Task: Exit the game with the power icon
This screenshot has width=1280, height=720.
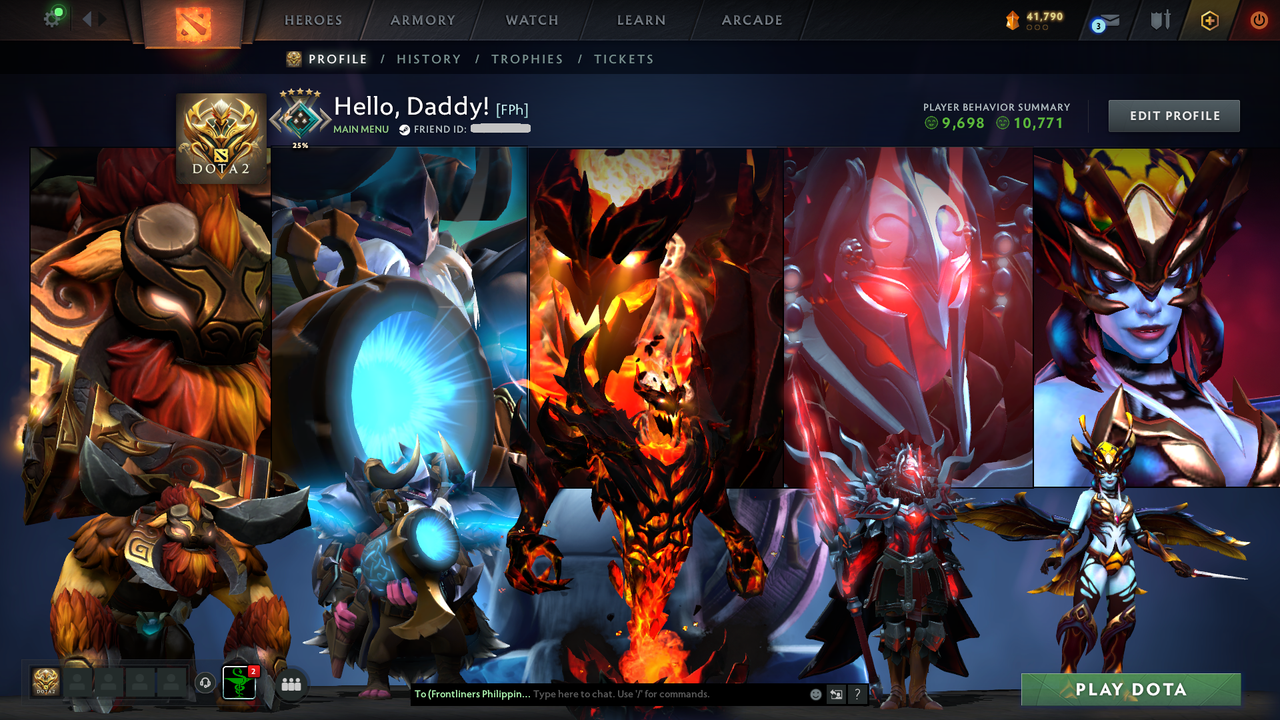Action: (1256, 18)
